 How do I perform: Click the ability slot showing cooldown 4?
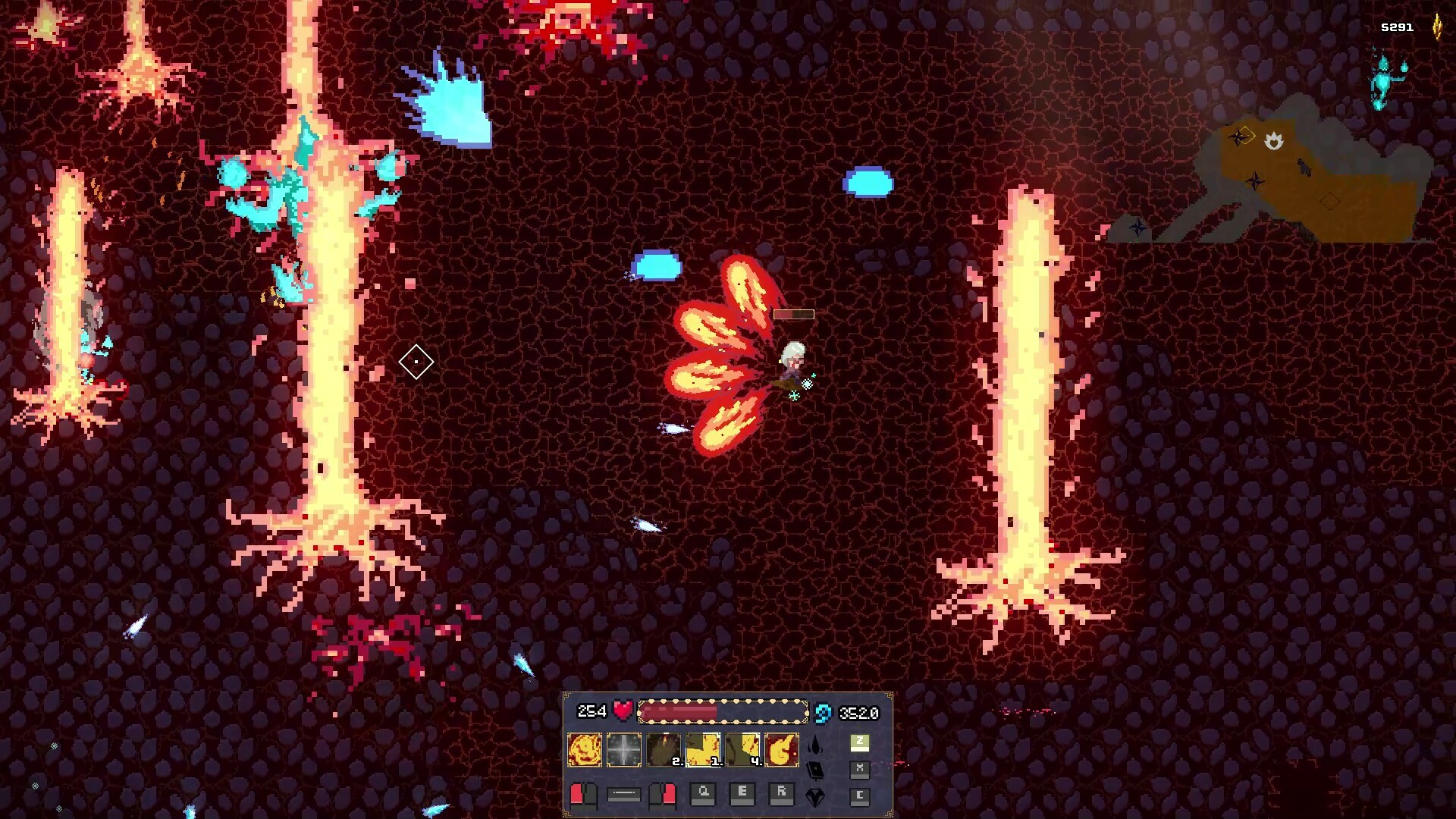pos(741,748)
